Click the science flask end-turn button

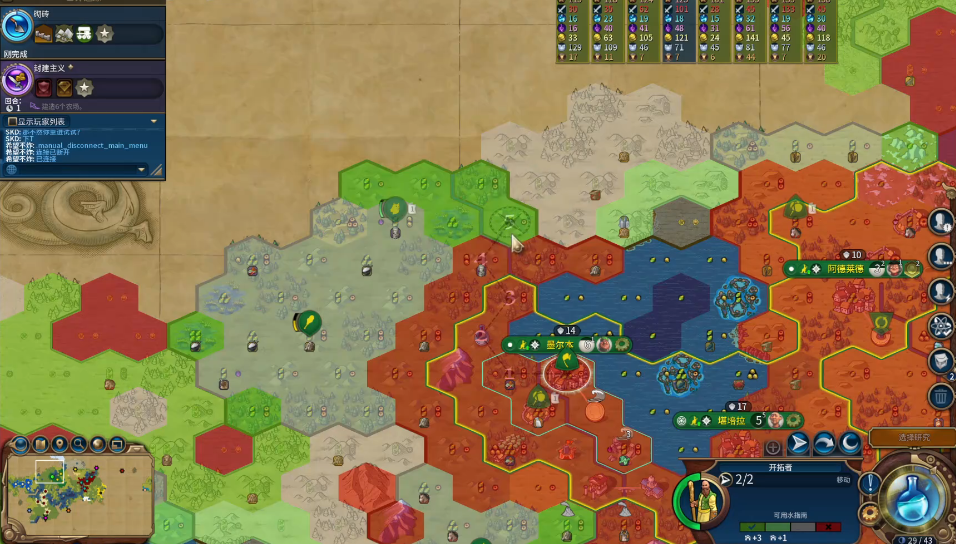tap(917, 498)
